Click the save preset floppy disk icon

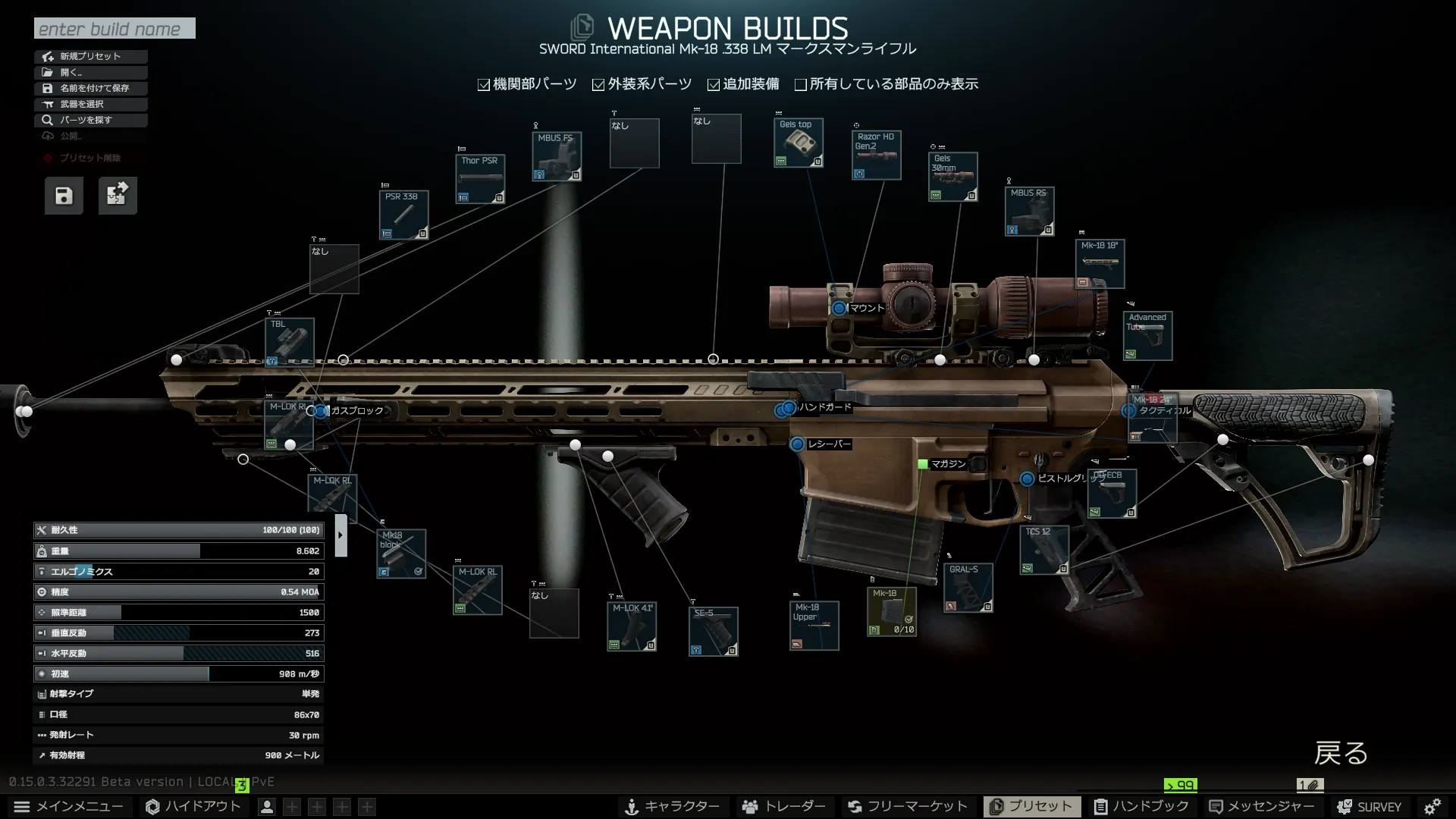pyautogui.click(x=64, y=195)
